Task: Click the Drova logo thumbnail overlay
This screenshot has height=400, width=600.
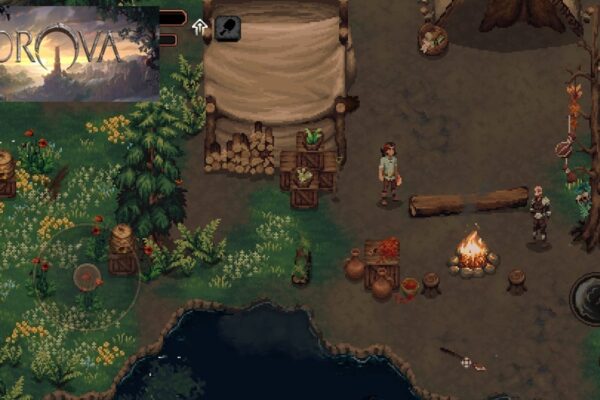Action: tap(79, 53)
